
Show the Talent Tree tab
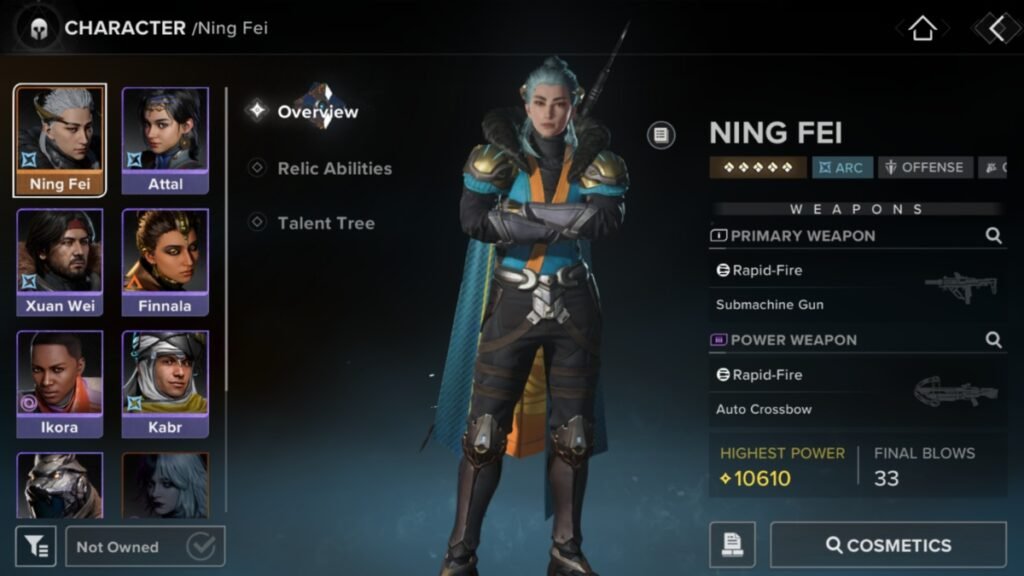[x=326, y=223]
